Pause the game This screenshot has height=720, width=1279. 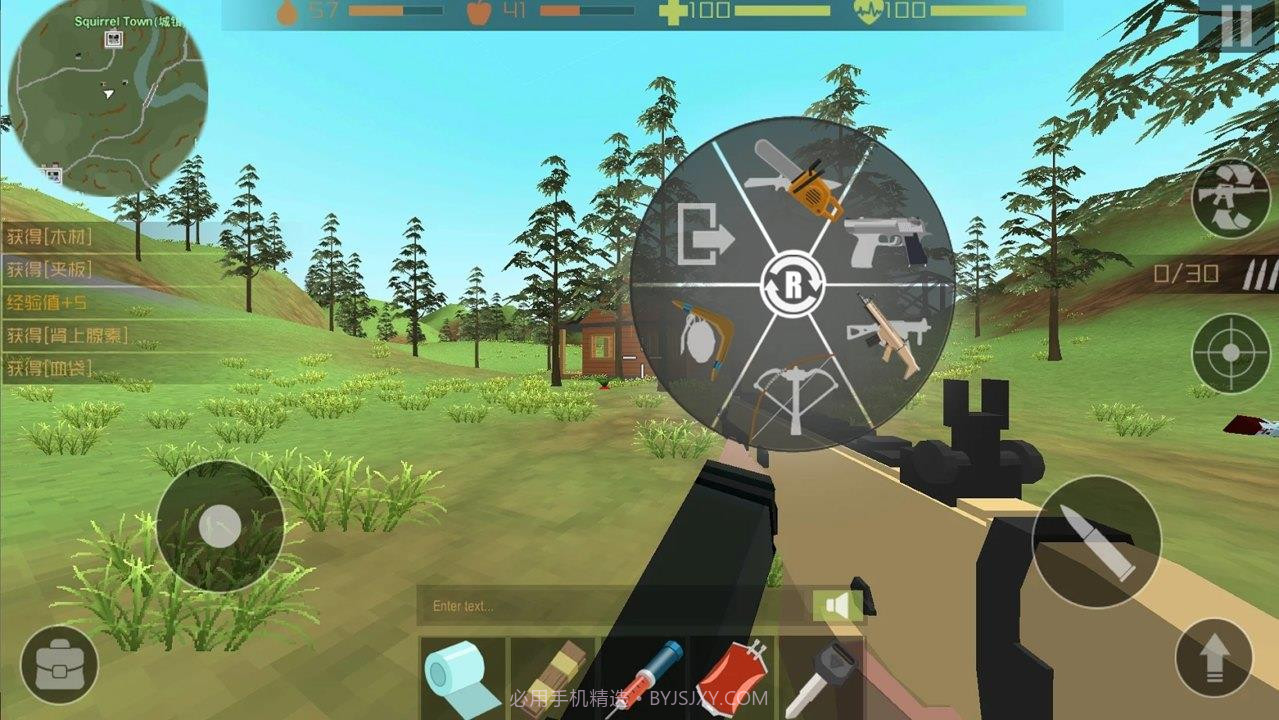pyautogui.click(x=1236, y=27)
